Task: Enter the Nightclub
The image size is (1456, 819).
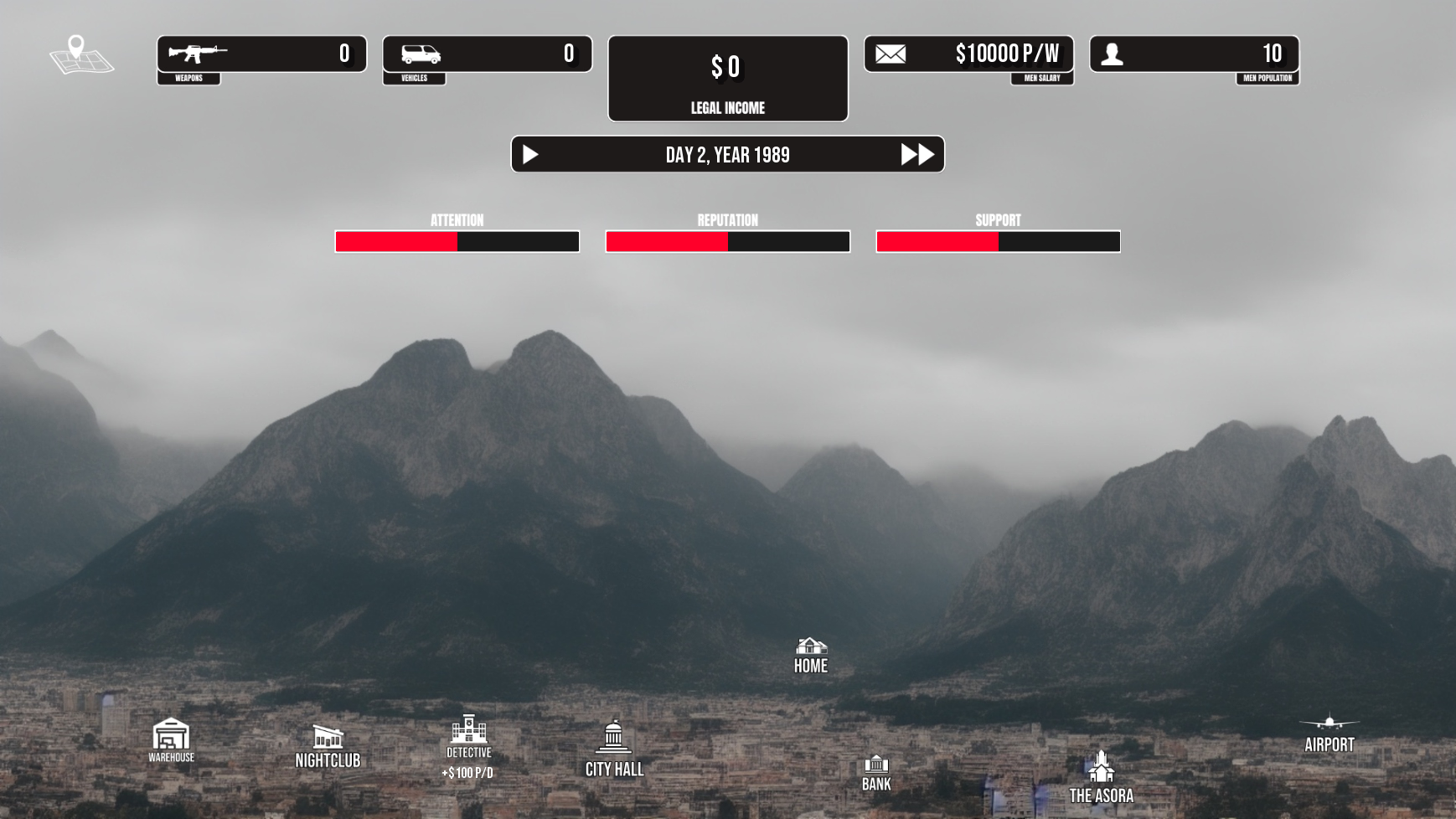Action: 328,744
